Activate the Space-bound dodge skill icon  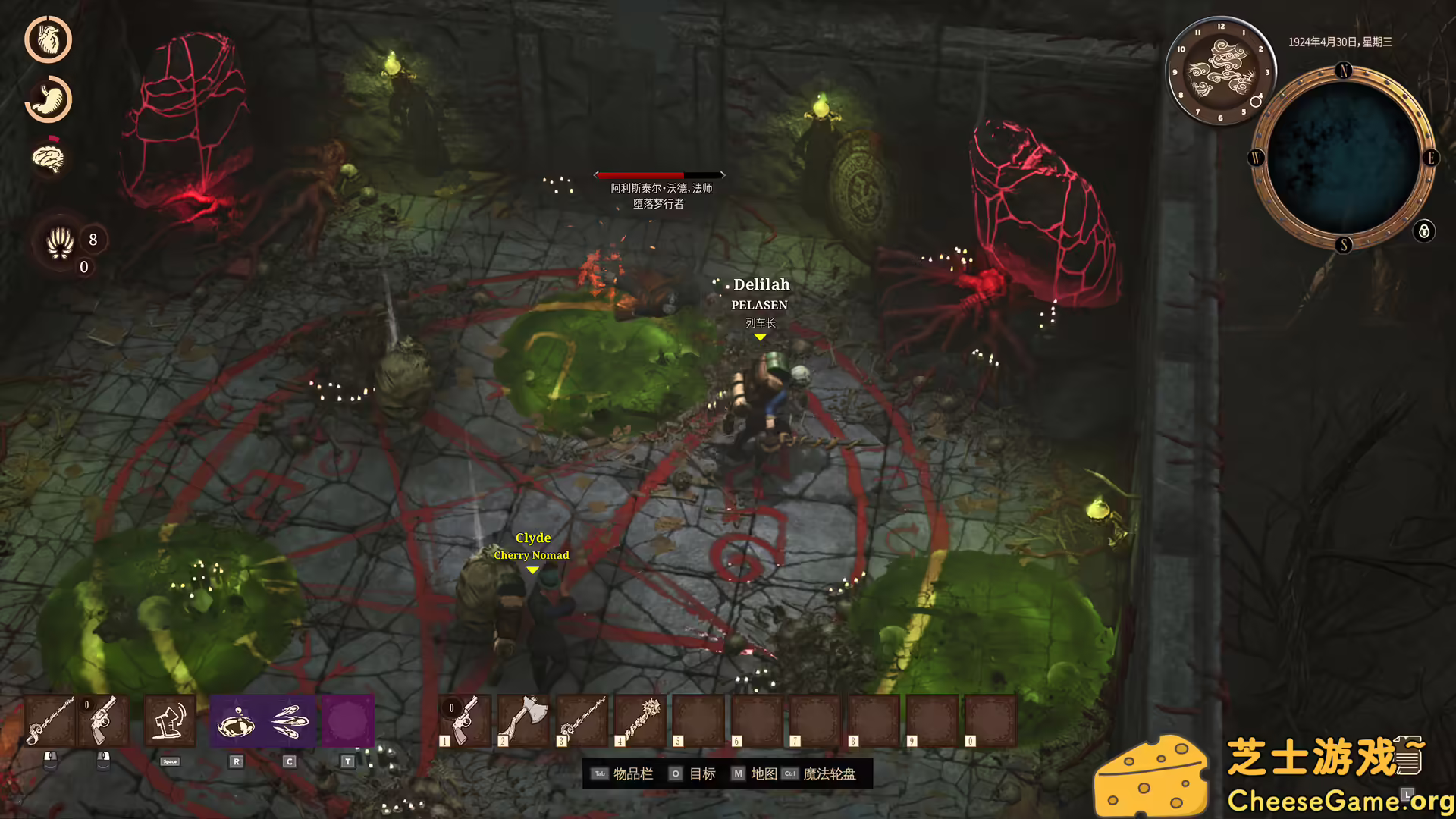point(170,720)
